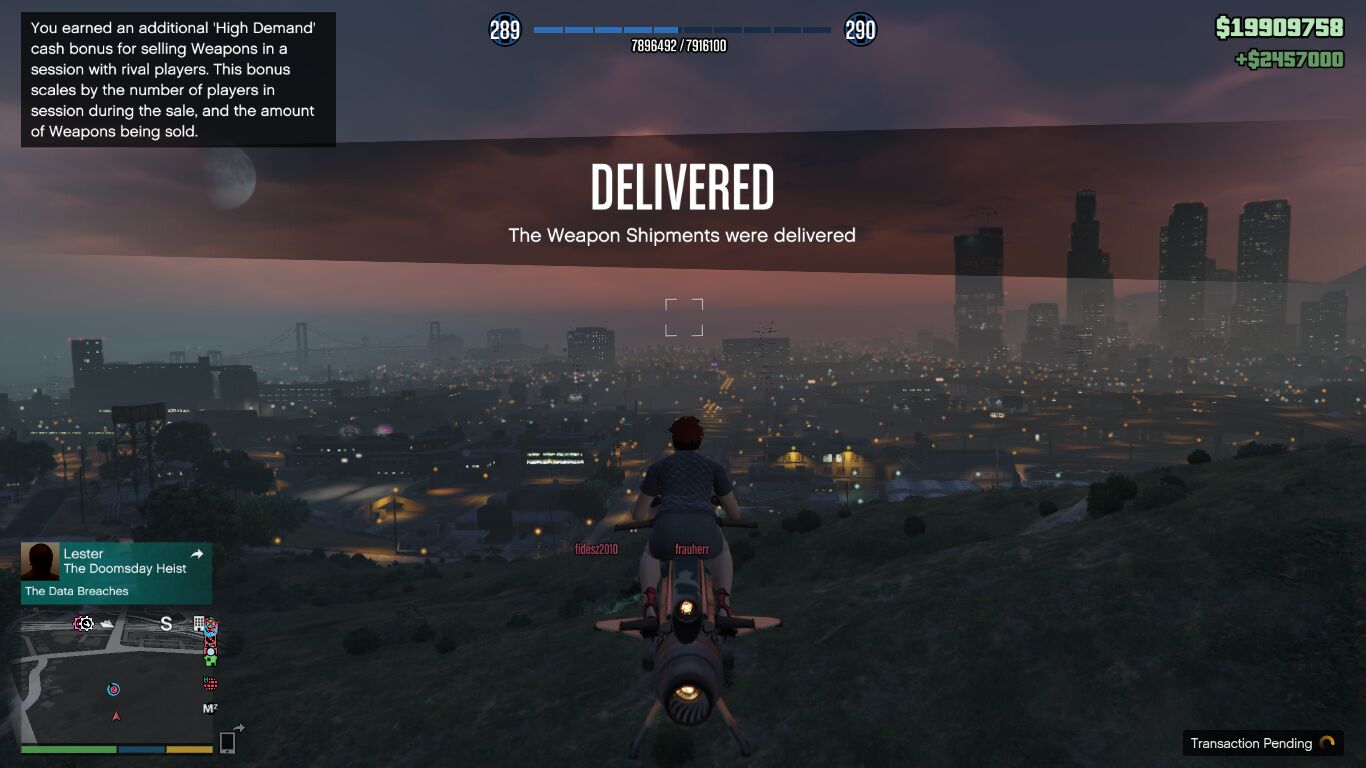The height and width of the screenshot is (768, 1366).
Task: Select the red globe blip on minimap
Action: coord(210,684)
